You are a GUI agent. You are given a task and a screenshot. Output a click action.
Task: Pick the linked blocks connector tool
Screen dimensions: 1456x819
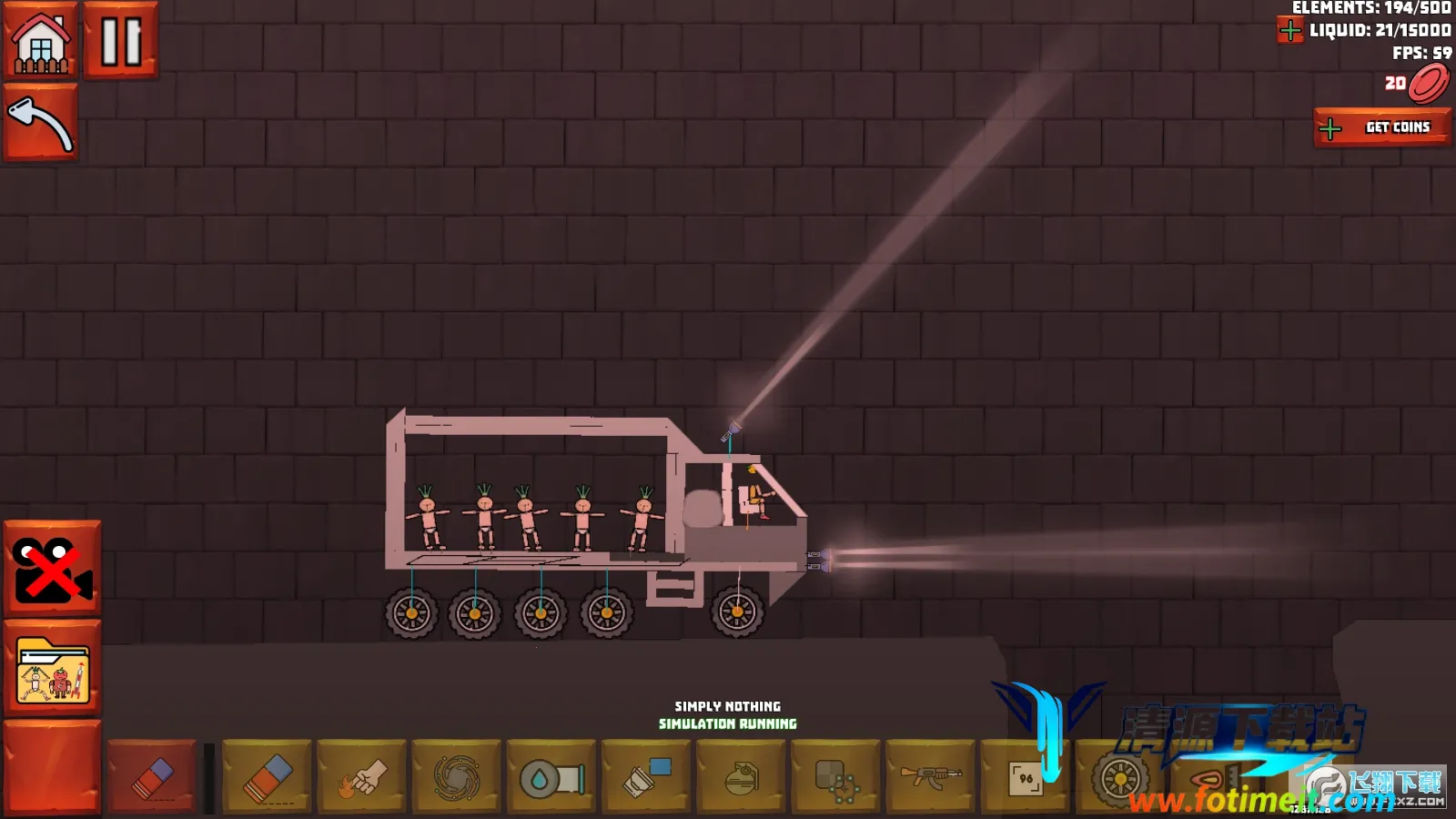[x=835, y=776]
